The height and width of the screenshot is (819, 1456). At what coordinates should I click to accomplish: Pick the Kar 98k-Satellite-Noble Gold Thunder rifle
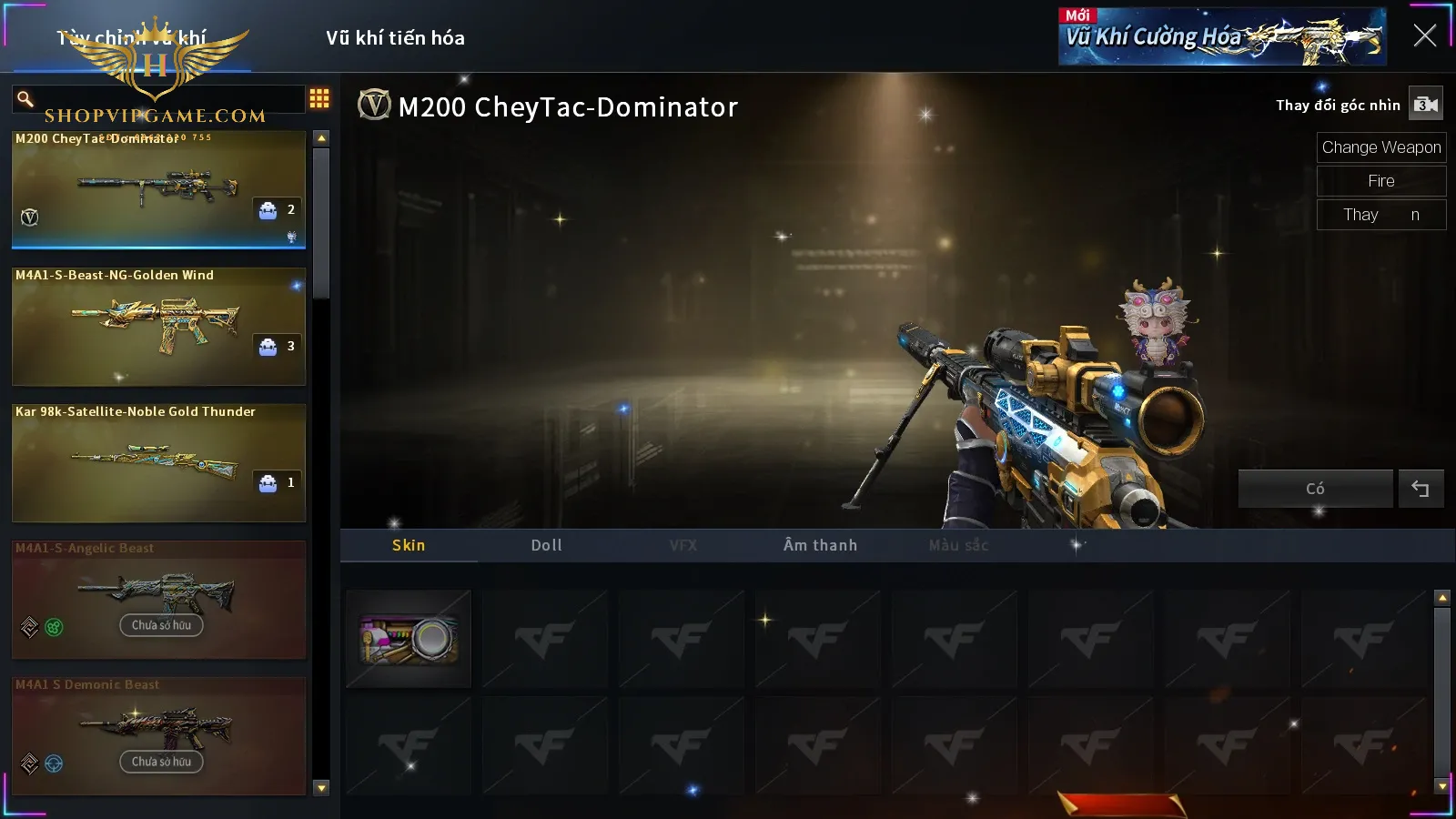[158, 462]
